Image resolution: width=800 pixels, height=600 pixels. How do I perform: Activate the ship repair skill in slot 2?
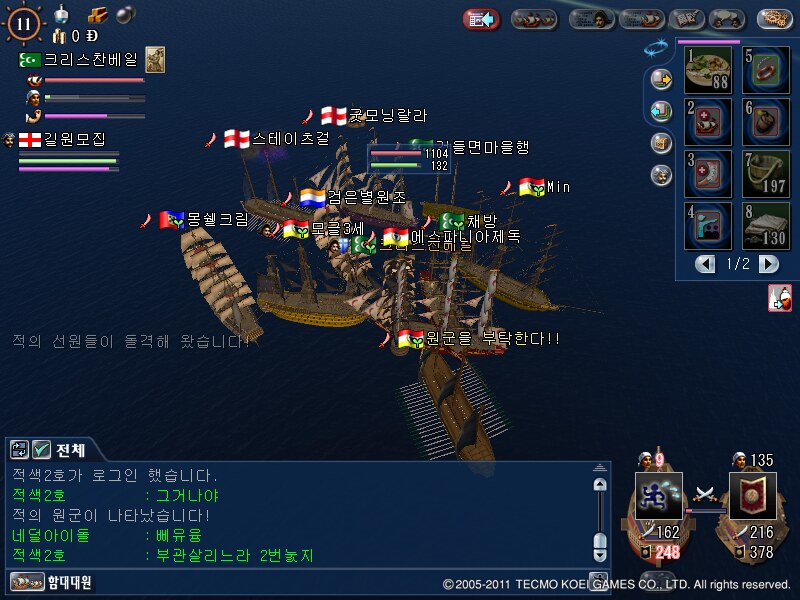(708, 121)
